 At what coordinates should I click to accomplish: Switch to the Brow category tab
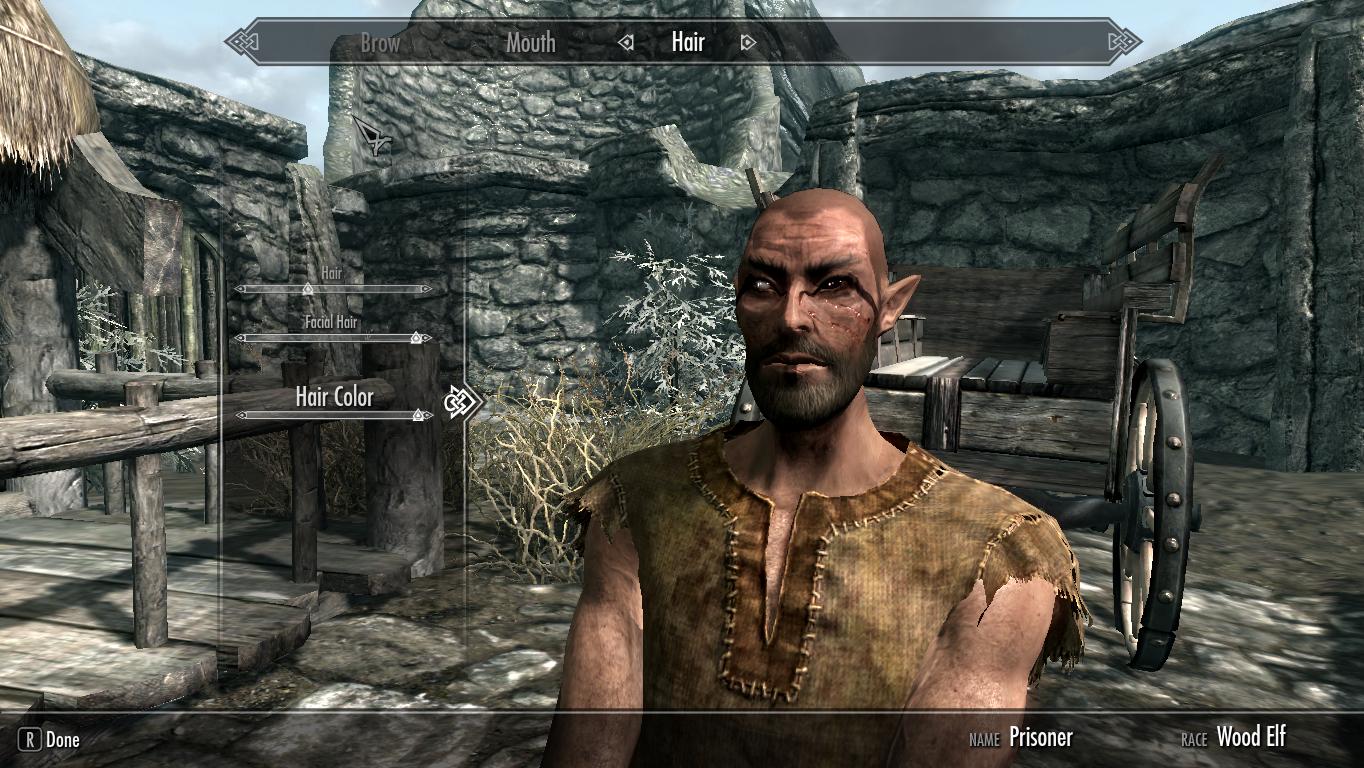[x=380, y=43]
